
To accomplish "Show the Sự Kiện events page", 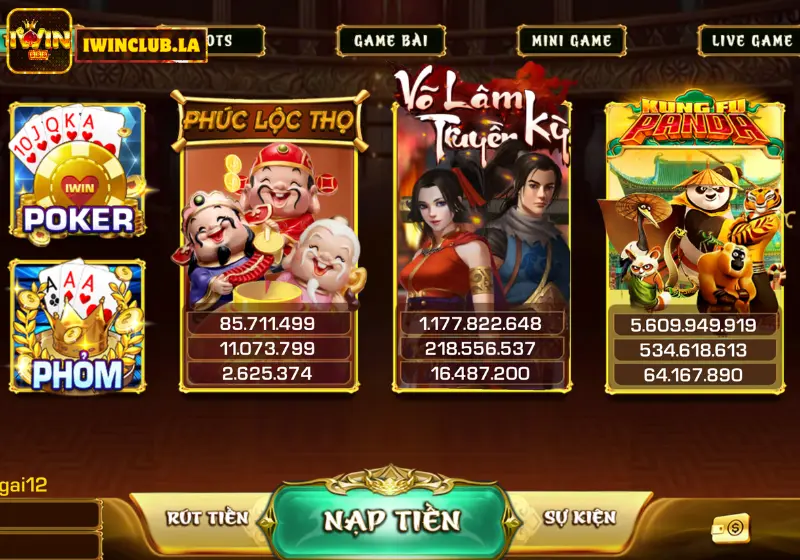I will tap(580, 518).
